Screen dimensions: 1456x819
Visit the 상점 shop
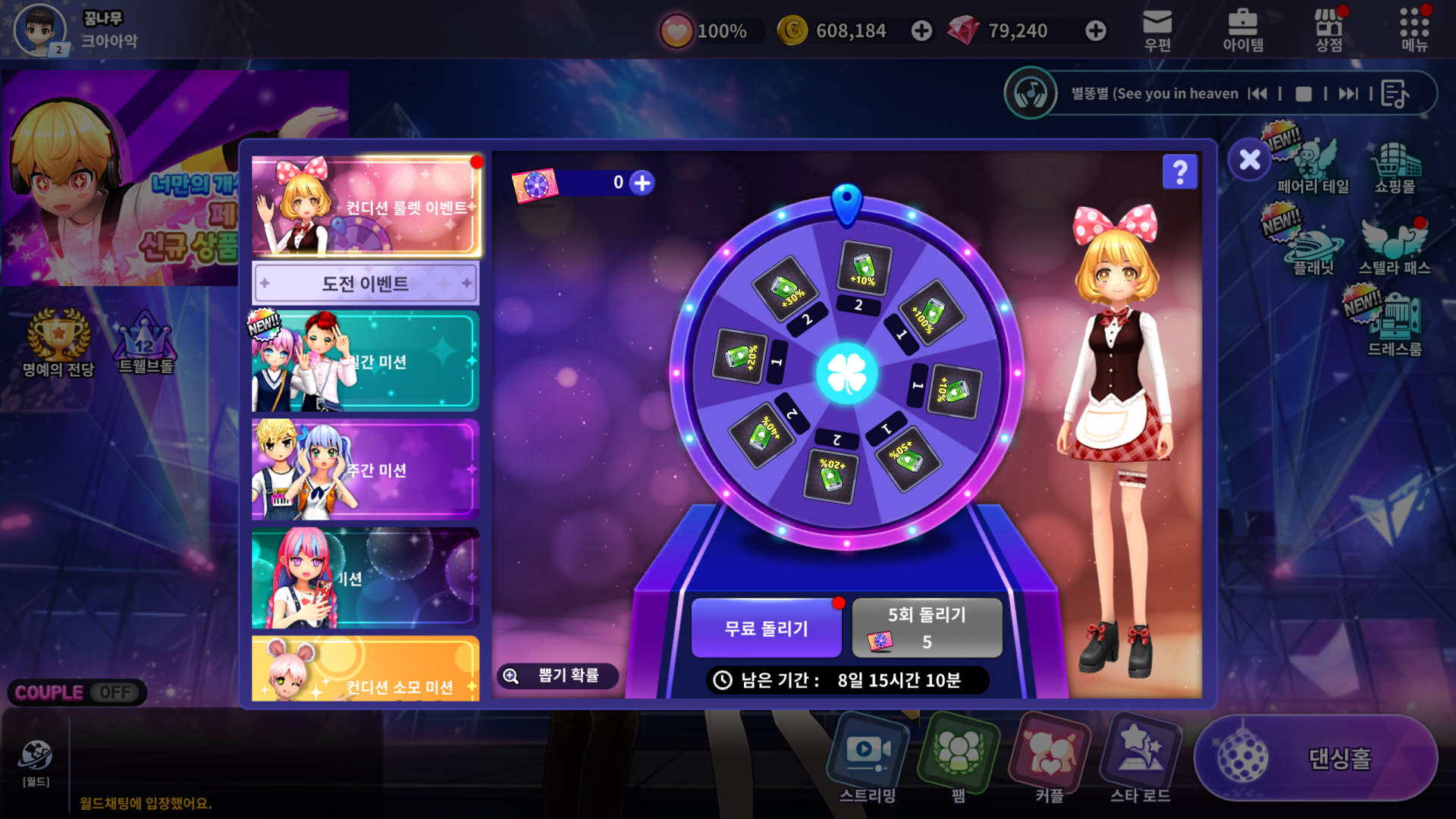pyautogui.click(x=1329, y=30)
